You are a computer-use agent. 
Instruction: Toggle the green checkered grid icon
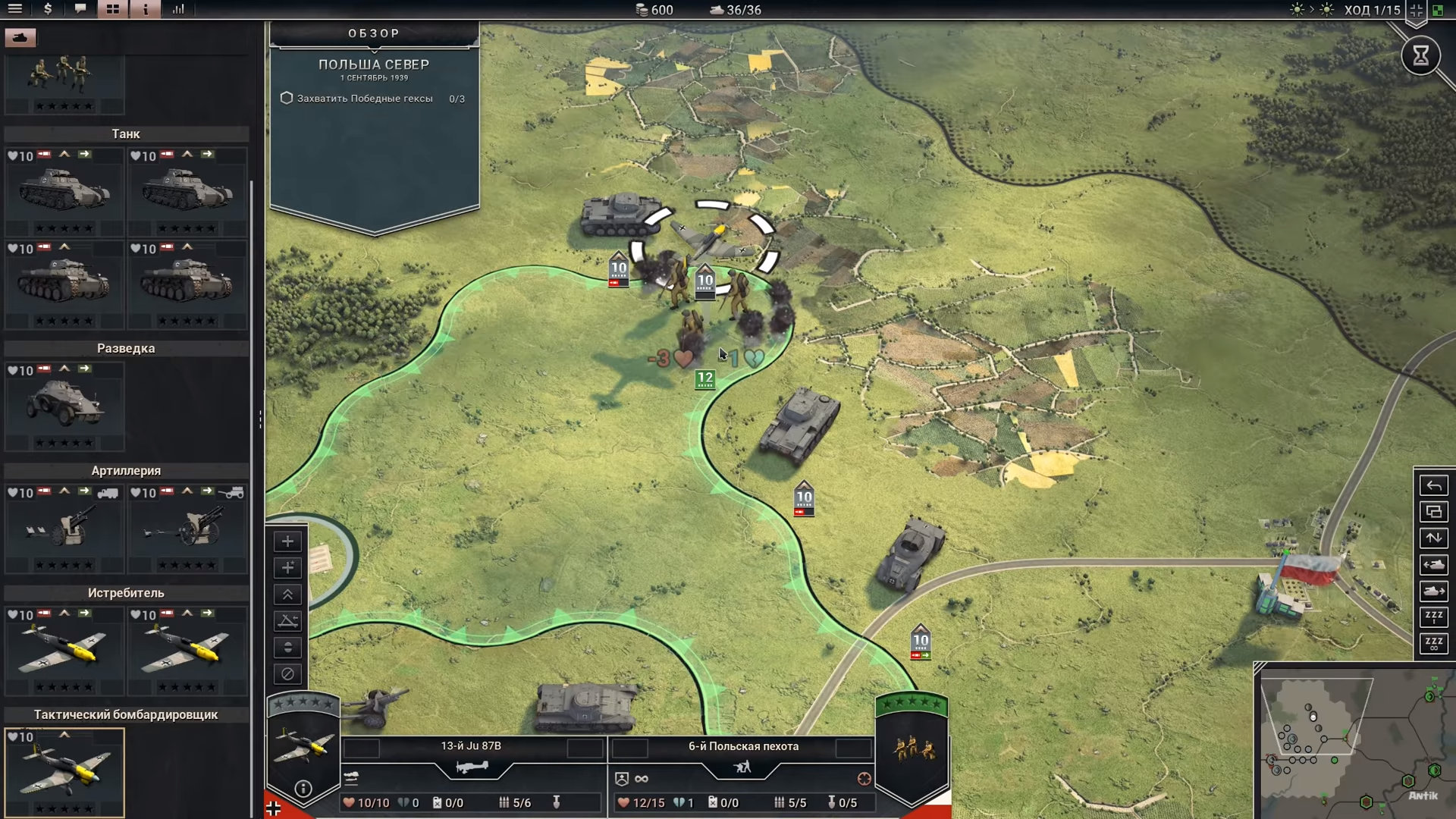(x=1437, y=10)
